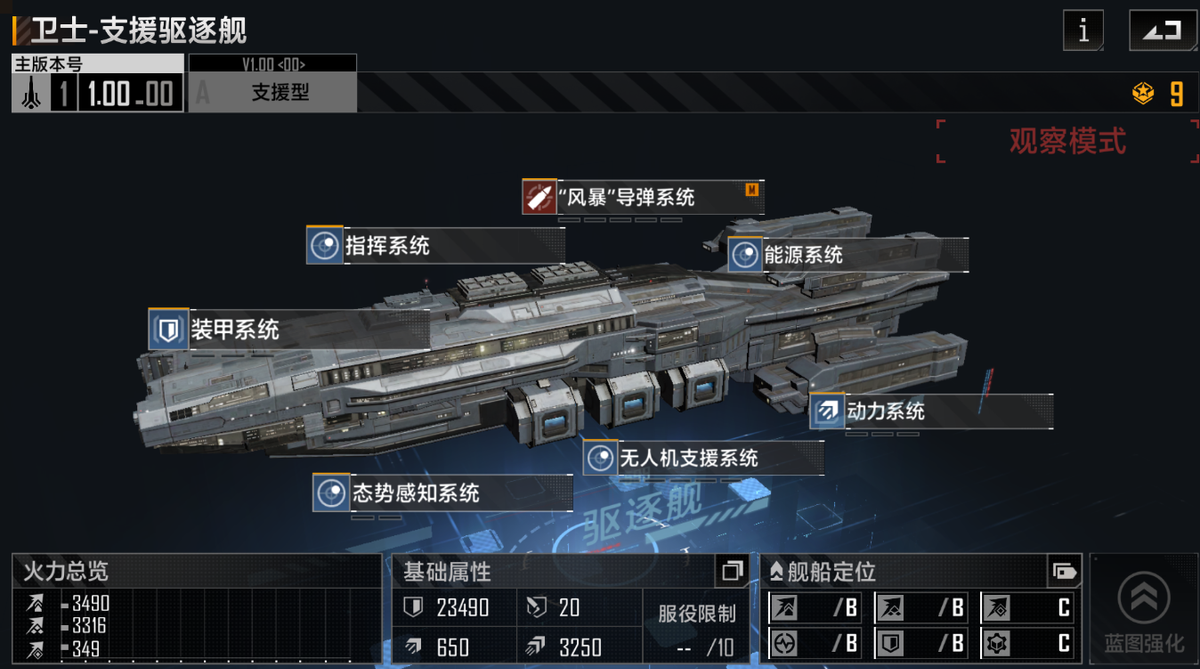This screenshot has width=1200, height=669.
Task: Enter 观察模式 observation mode
Action: pyautogui.click(x=1067, y=141)
